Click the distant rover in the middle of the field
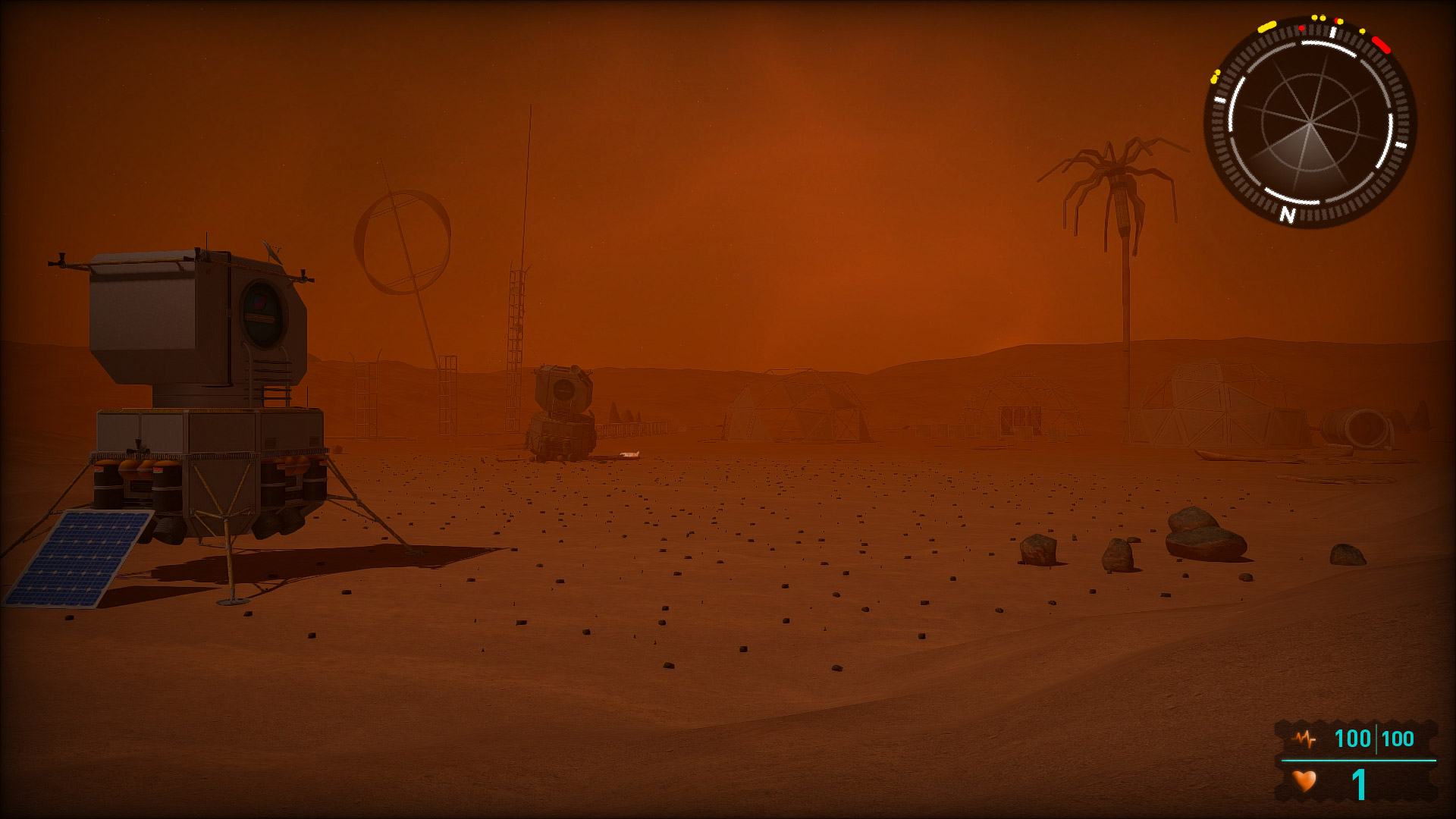The width and height of the screenshot is (1456, 819). point(563,409)
